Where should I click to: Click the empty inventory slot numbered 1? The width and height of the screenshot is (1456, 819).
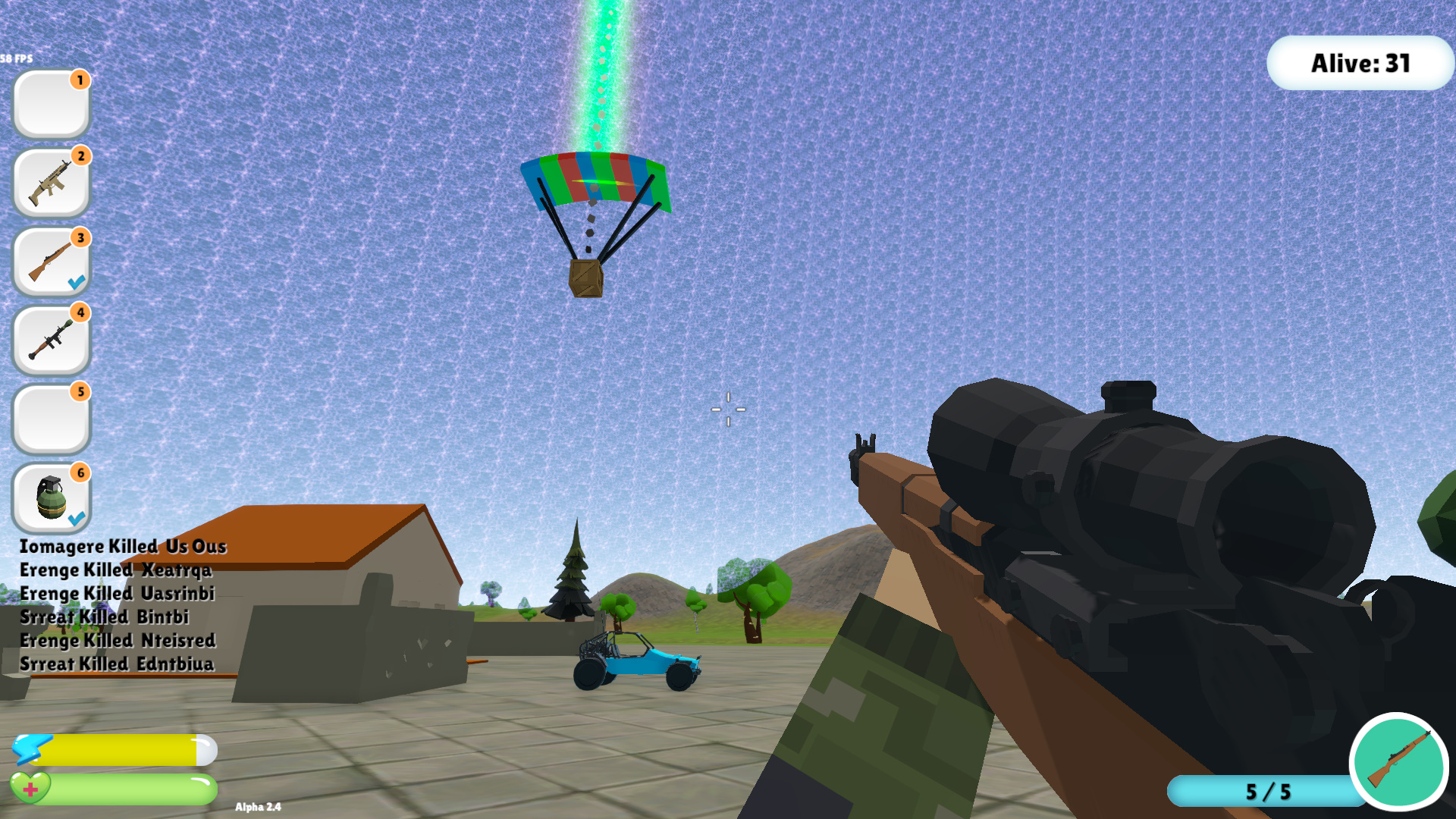coord(50,104)
